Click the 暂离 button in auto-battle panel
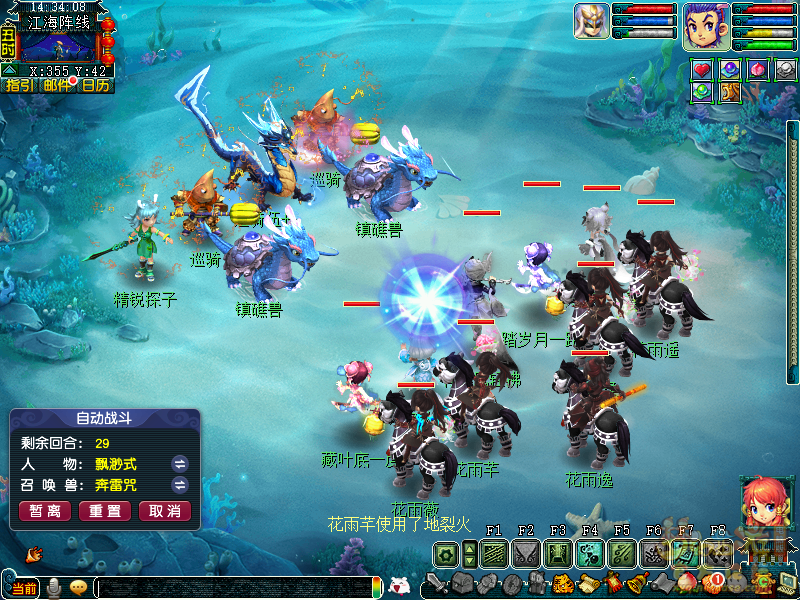800x600 pixels. (44, 511)
